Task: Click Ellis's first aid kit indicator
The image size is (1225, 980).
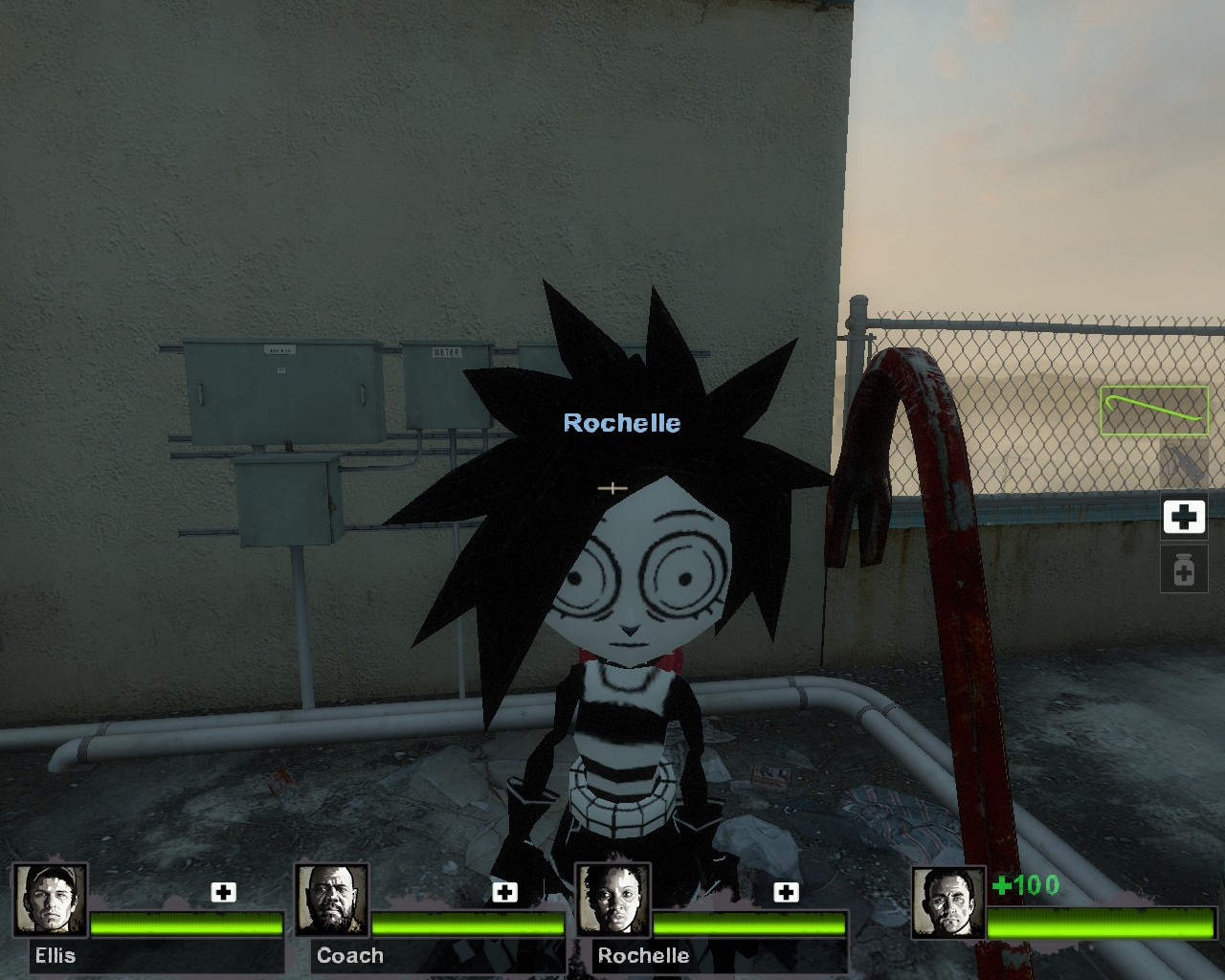Action: tap(223, 892)
